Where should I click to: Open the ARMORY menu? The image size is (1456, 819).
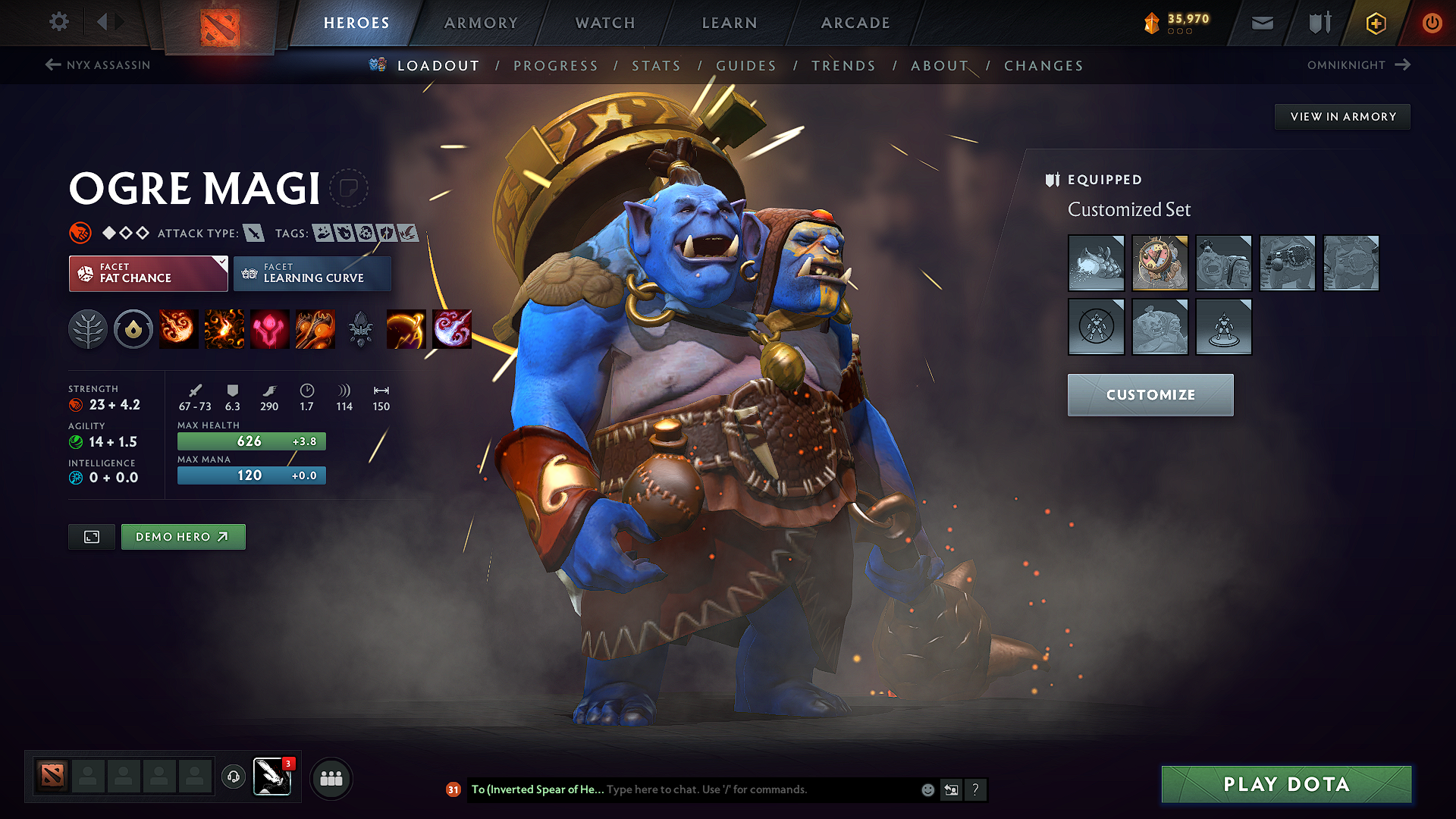tap(480, 23)
